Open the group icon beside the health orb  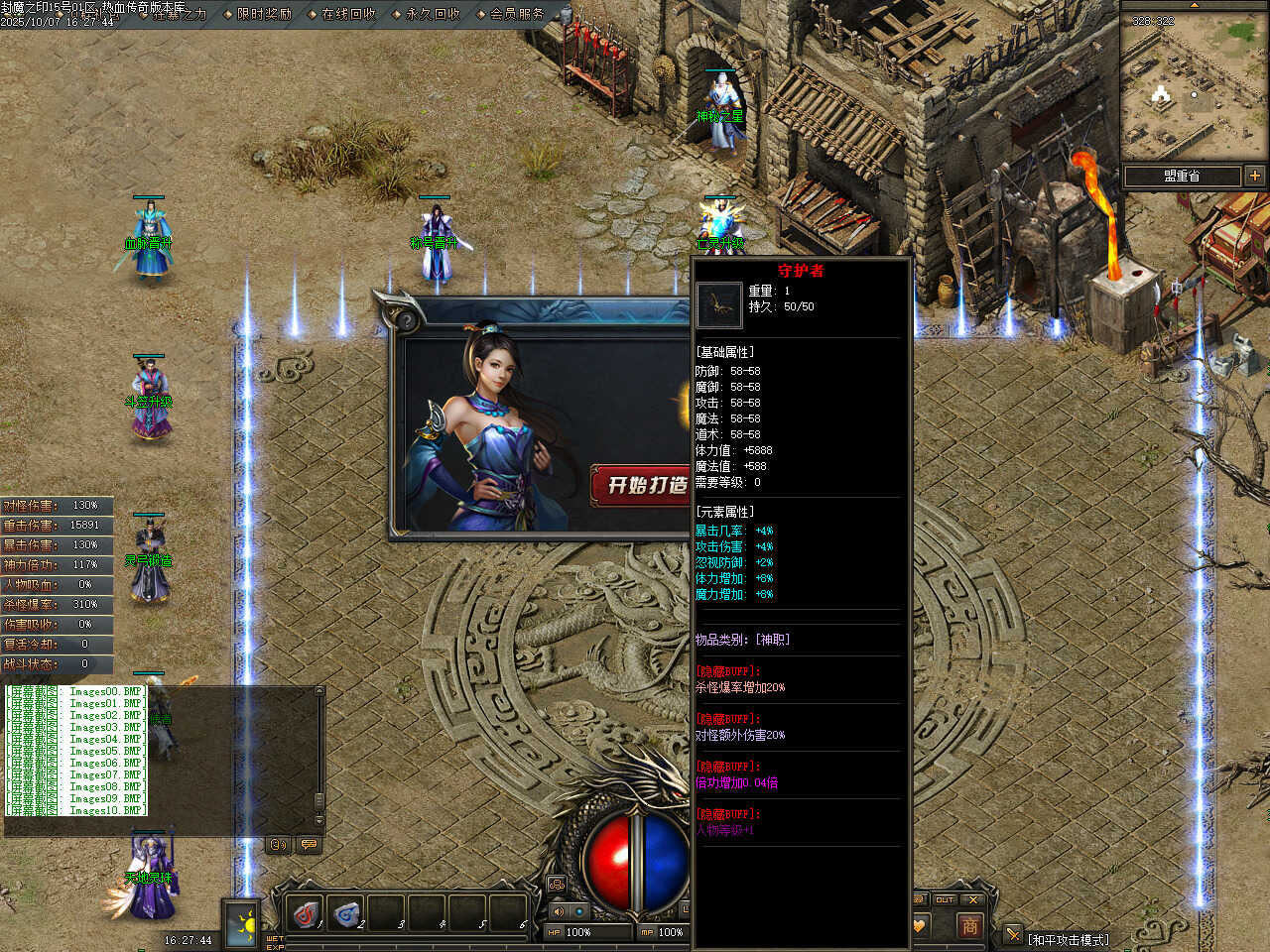tap(557, 884)
